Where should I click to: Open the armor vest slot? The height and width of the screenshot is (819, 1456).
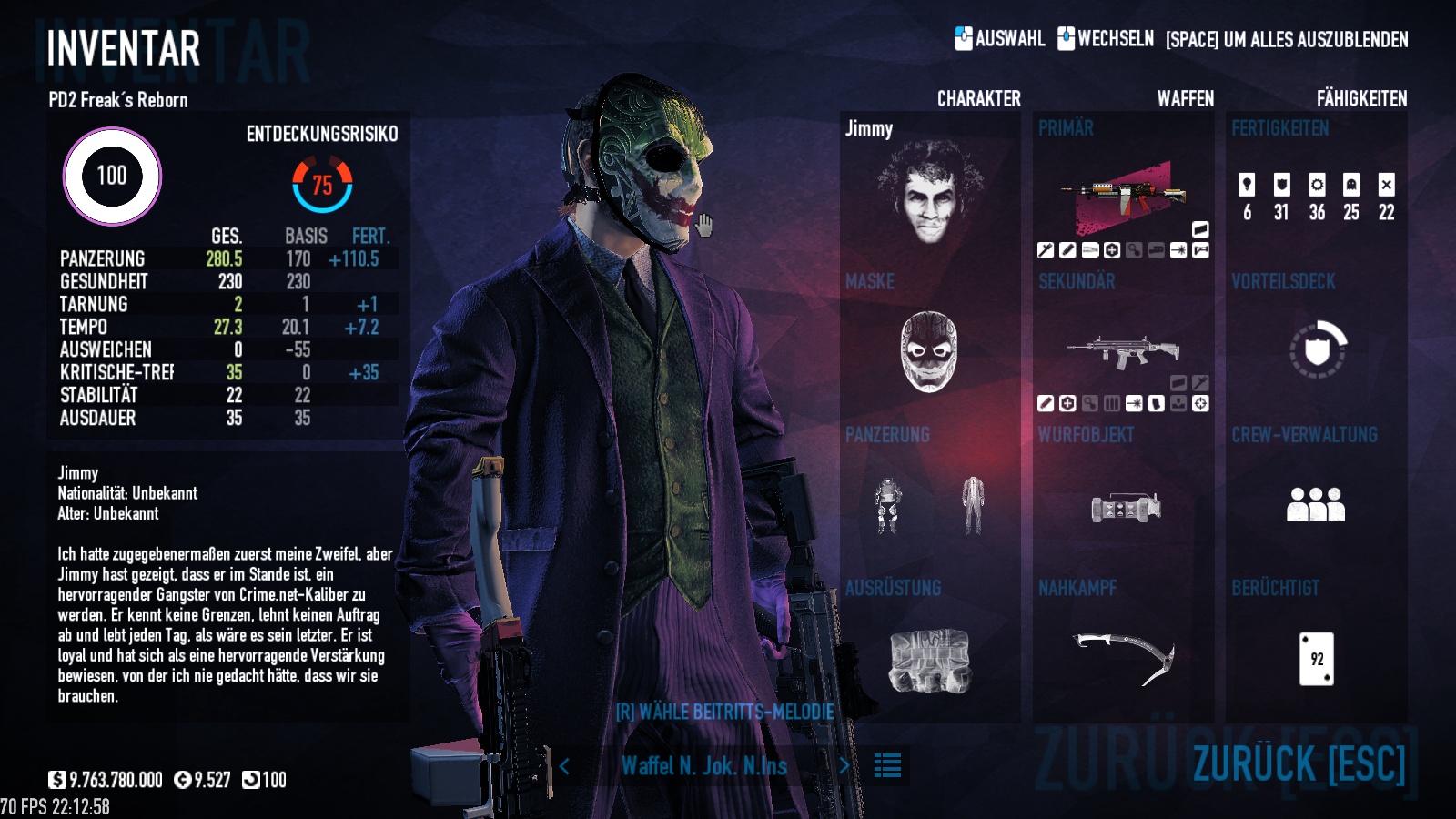pyautogui.click(x=887, y=505)
